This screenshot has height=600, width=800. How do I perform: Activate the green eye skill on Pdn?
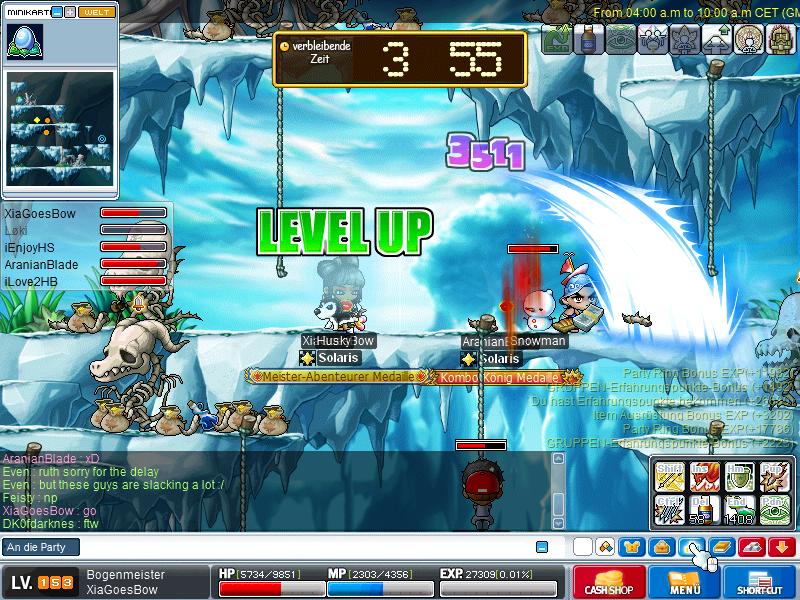click(x=775, y=510)
